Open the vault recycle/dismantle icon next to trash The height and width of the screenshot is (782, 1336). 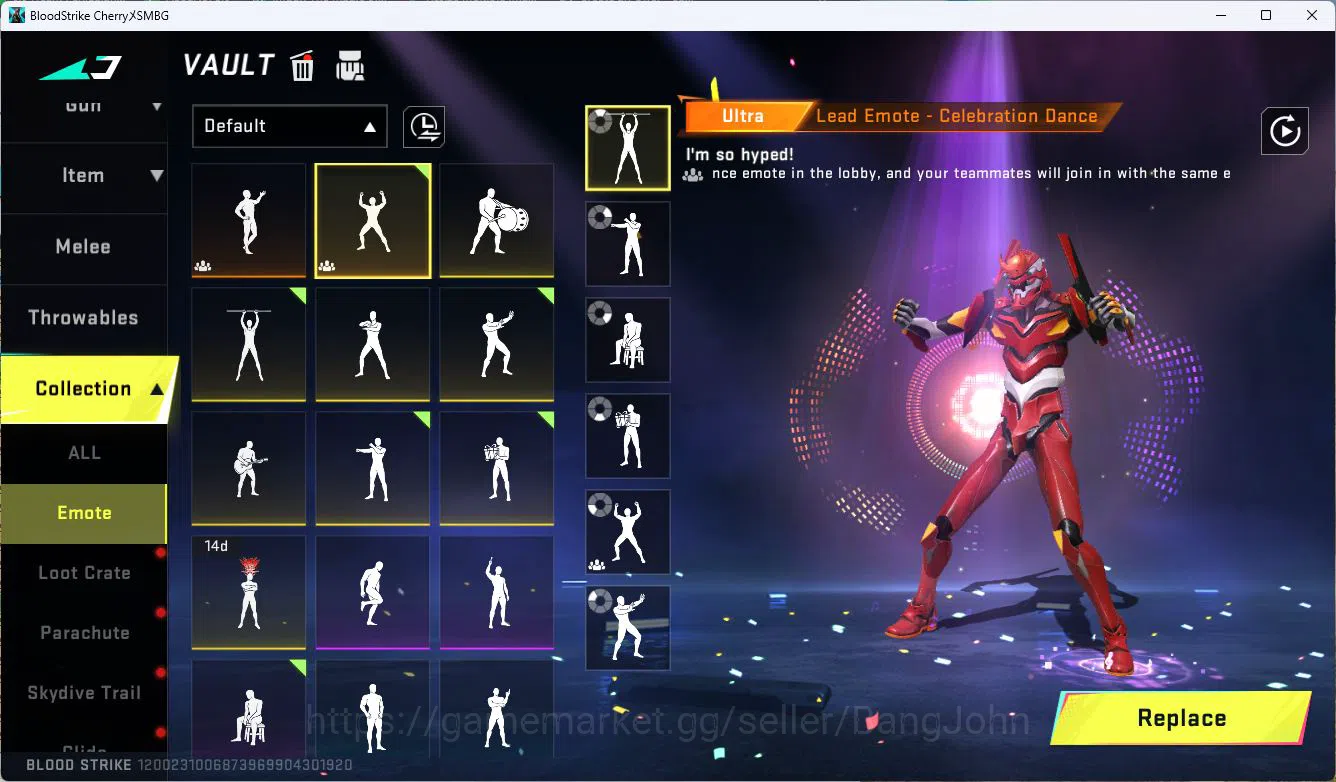[x=350, y=66]
